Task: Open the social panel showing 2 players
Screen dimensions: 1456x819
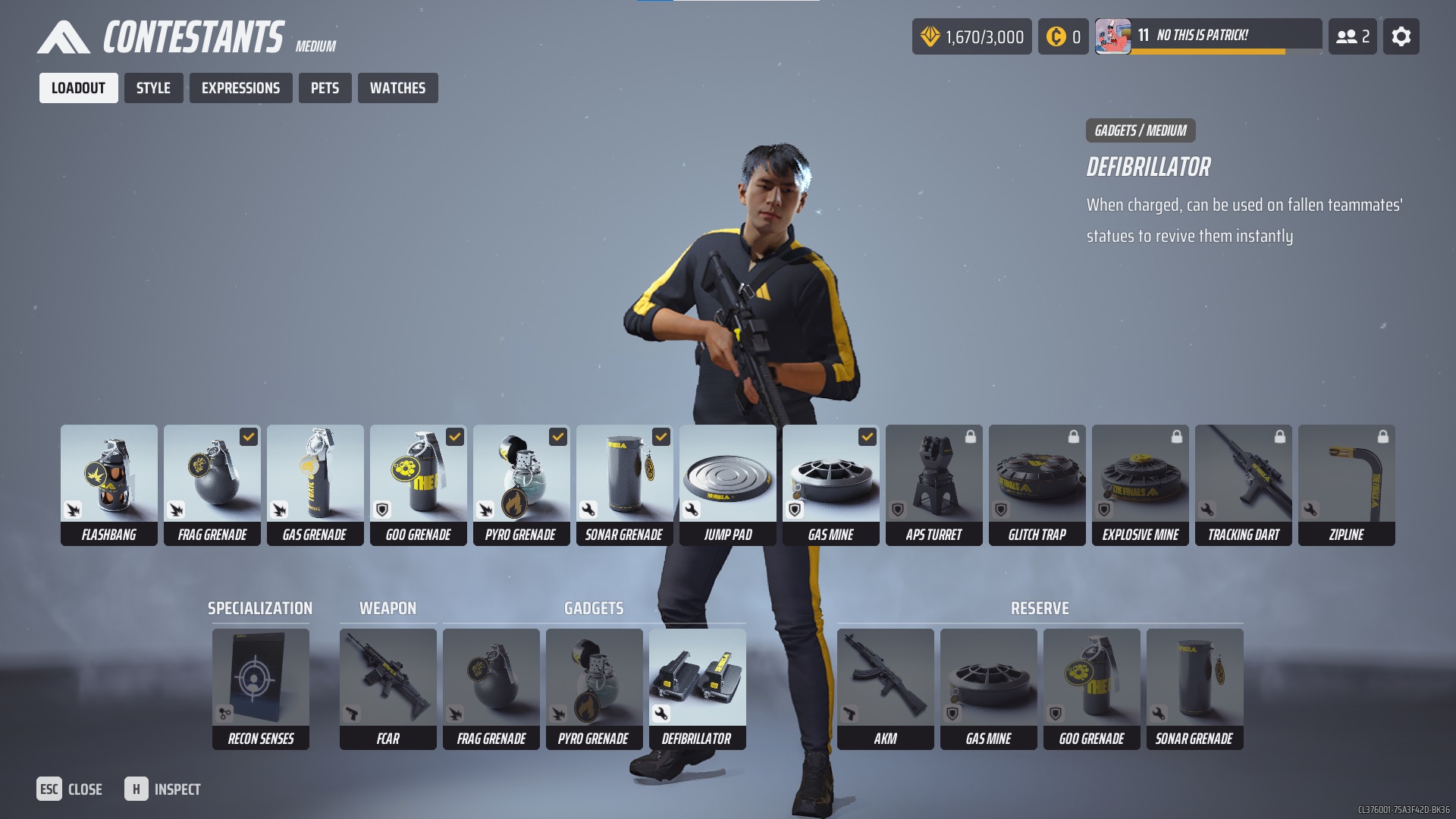Action: (1353, 36)
